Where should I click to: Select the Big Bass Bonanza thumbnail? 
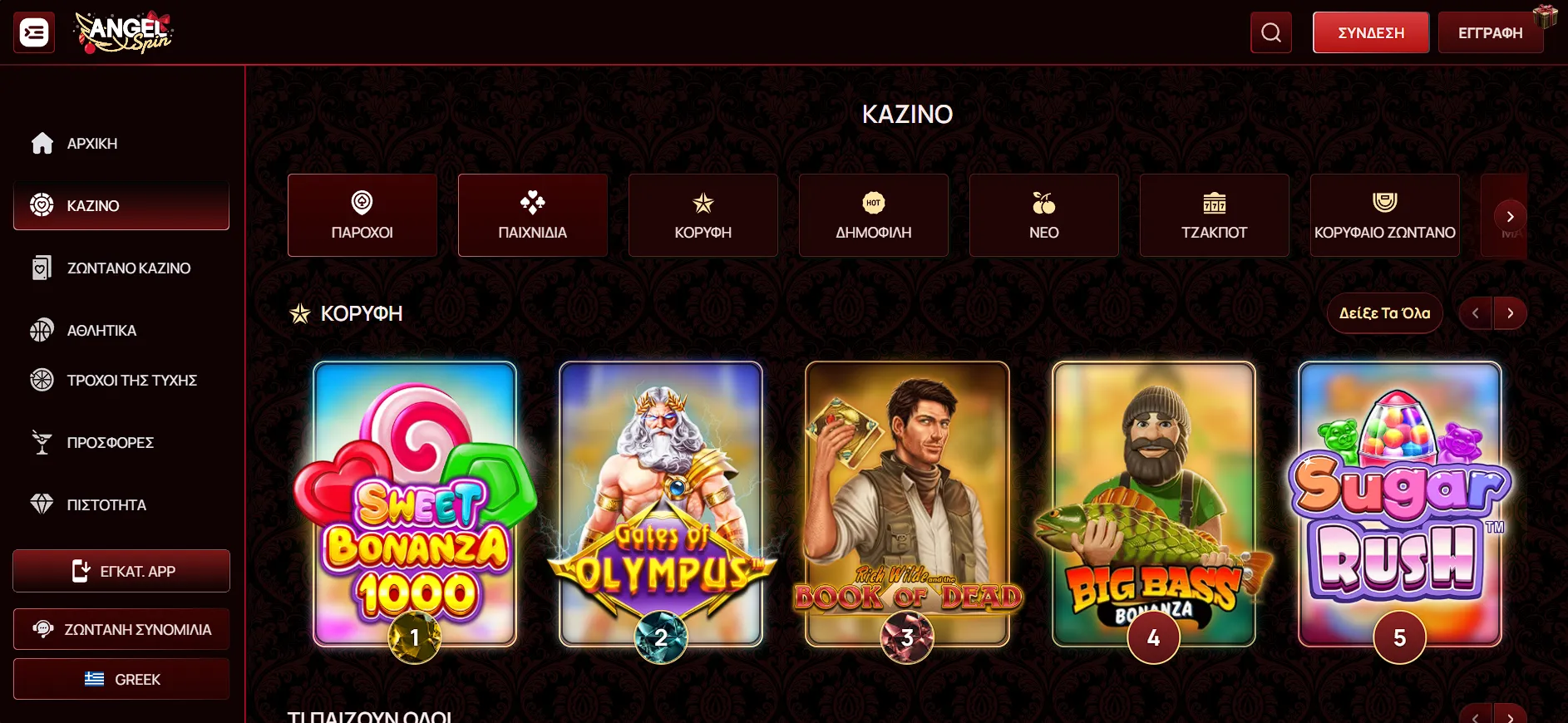1153,503
